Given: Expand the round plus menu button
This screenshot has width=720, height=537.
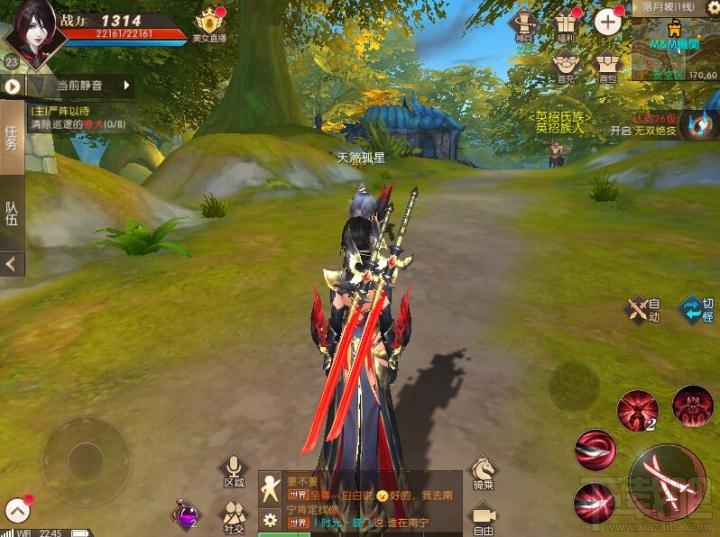Looking at the screenshot, I should point(608,21).
